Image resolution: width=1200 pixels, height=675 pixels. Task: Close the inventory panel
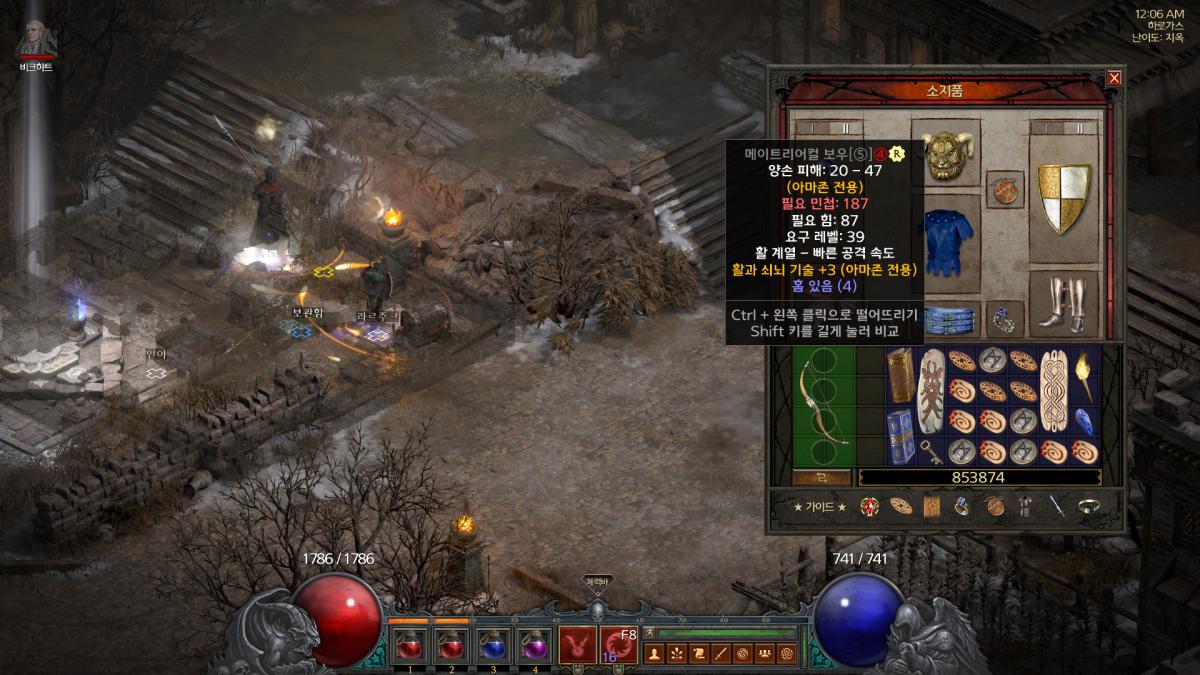coord(1114,78)
